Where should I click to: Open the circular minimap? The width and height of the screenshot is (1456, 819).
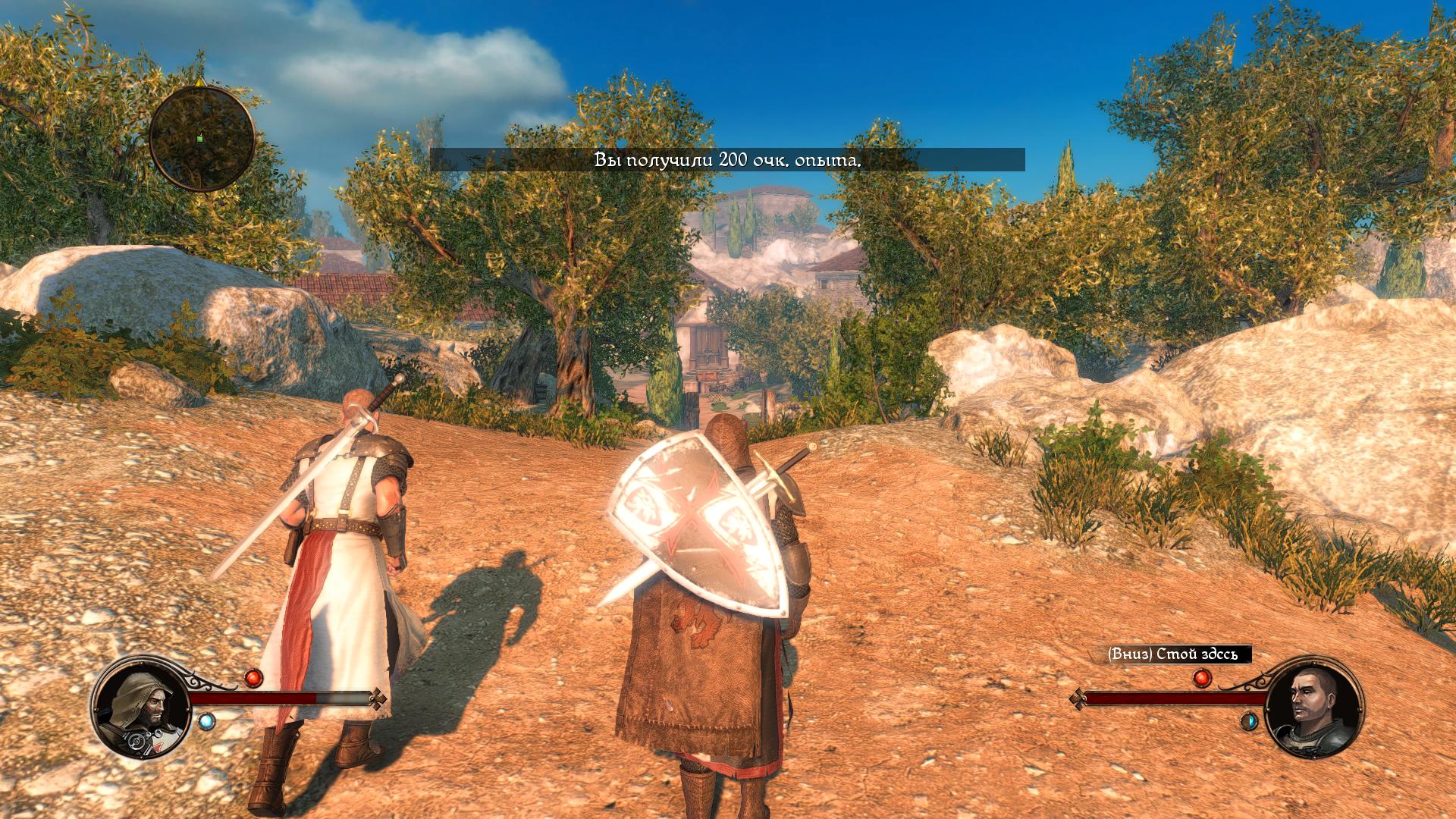click(x=201, y=138)
